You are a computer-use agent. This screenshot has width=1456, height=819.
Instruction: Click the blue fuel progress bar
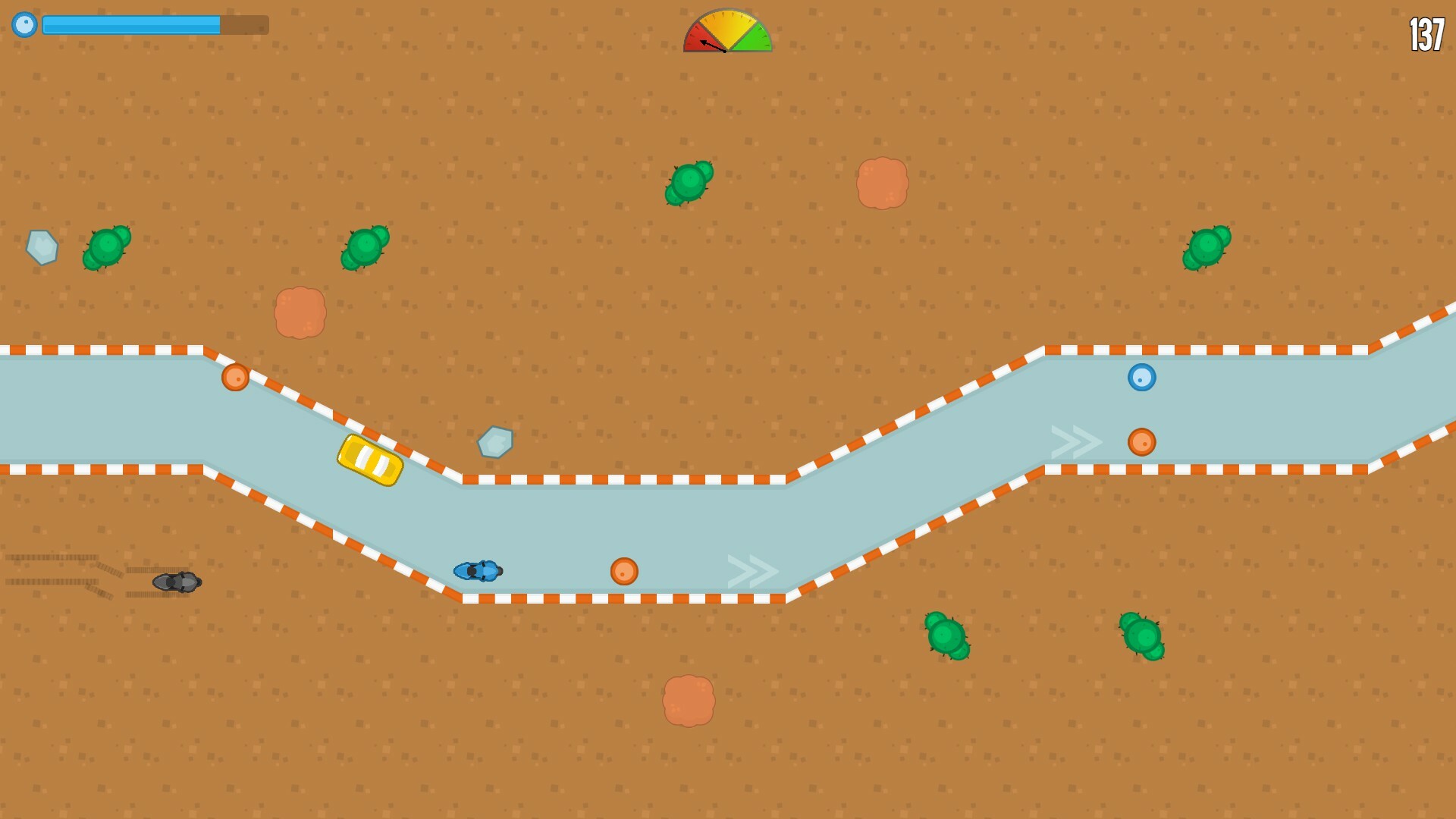133,24
